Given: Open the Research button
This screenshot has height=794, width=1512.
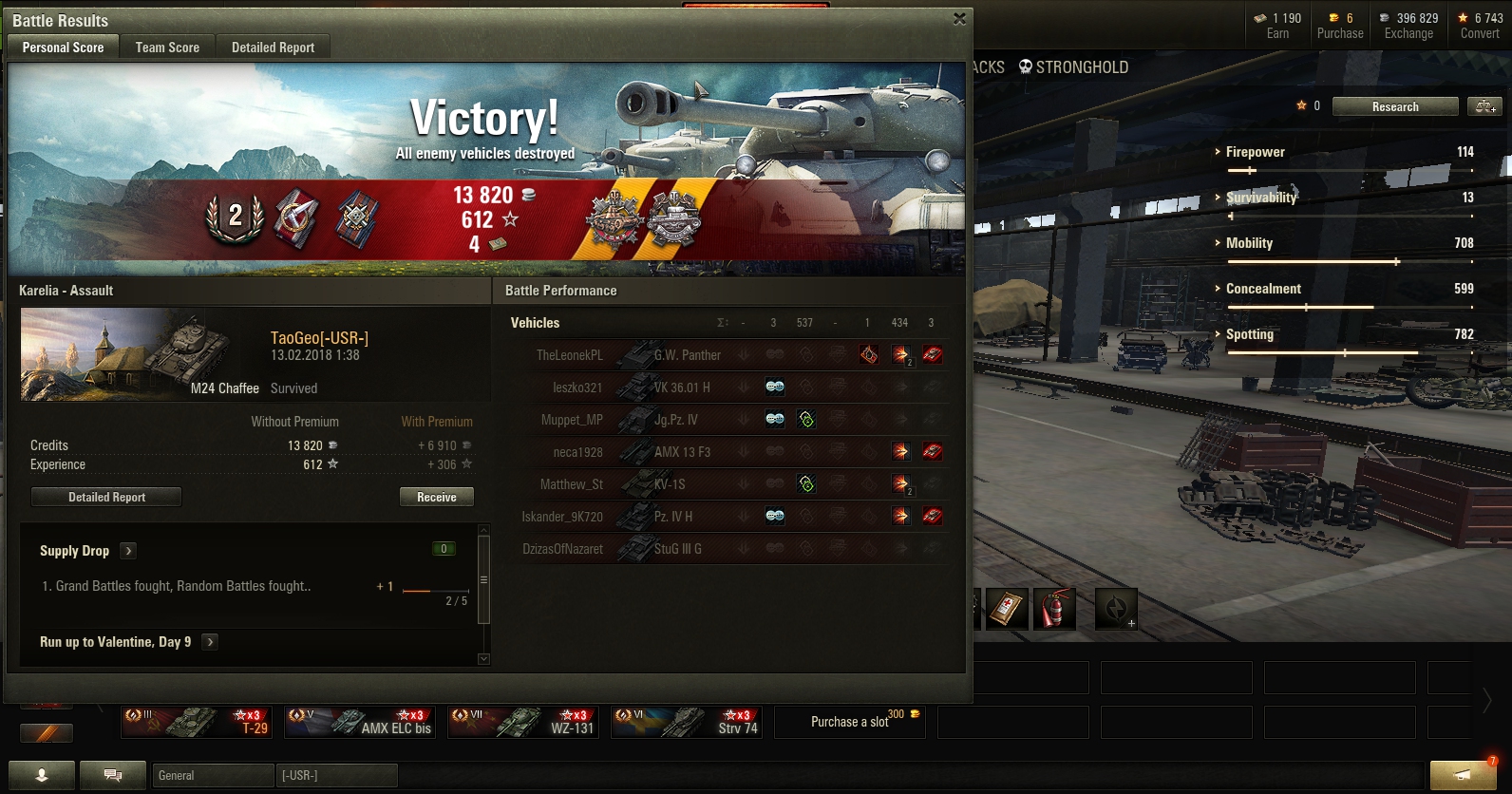Looking at the screenshot, I should (x=1394, y=106).
